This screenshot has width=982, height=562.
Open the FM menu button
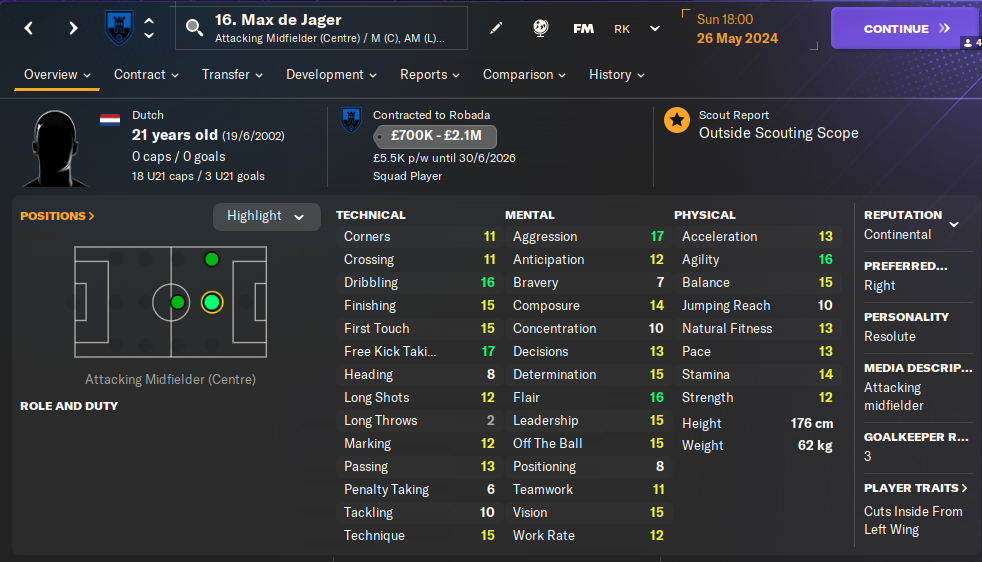[583, 29]
